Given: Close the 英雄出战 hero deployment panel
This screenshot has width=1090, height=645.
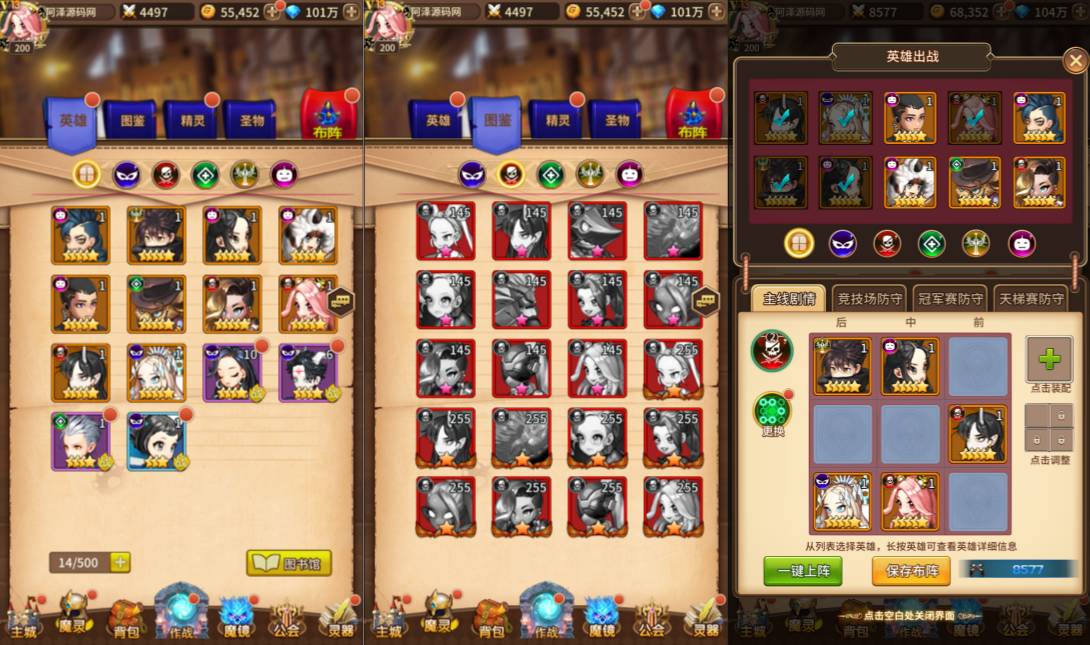Looking at the screenshot, I should pyautogui.click(x=1075, y=61).
